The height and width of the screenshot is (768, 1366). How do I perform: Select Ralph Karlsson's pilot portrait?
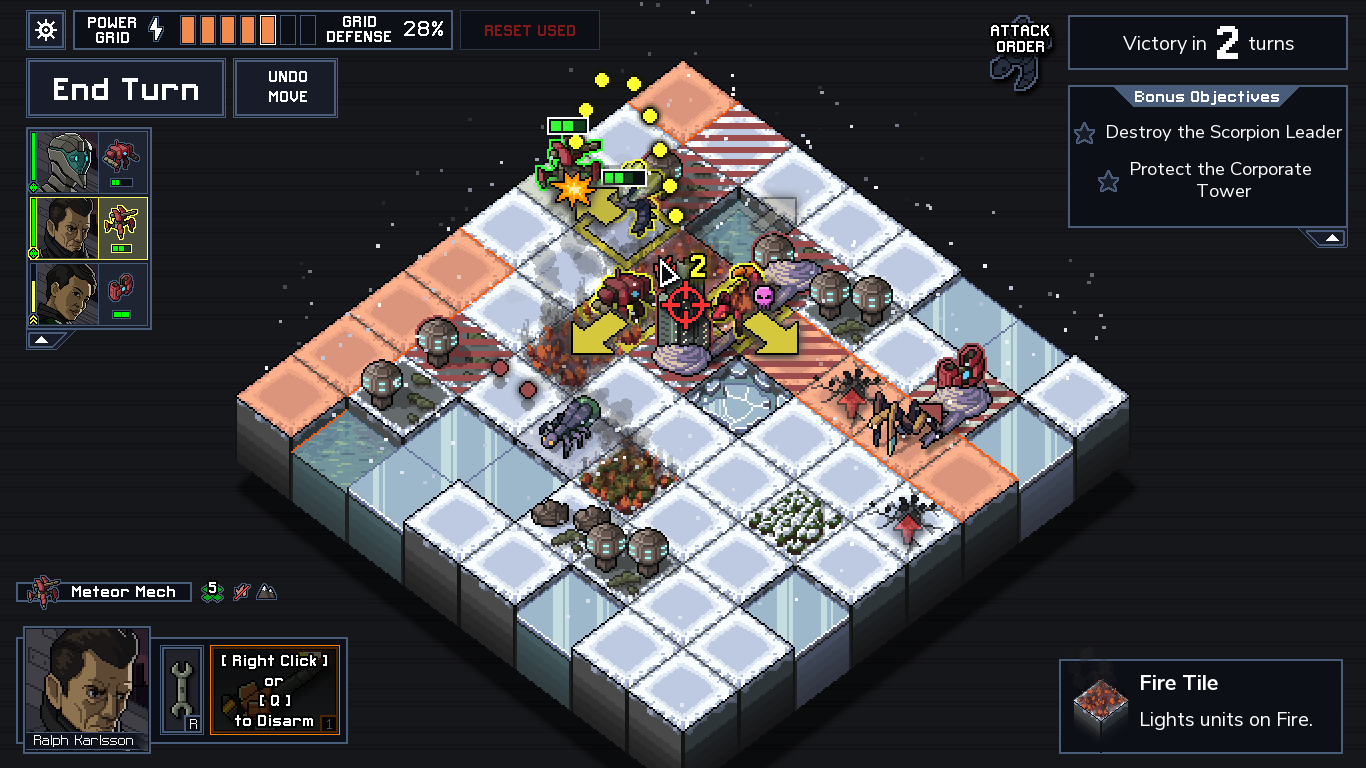[85, 692]
